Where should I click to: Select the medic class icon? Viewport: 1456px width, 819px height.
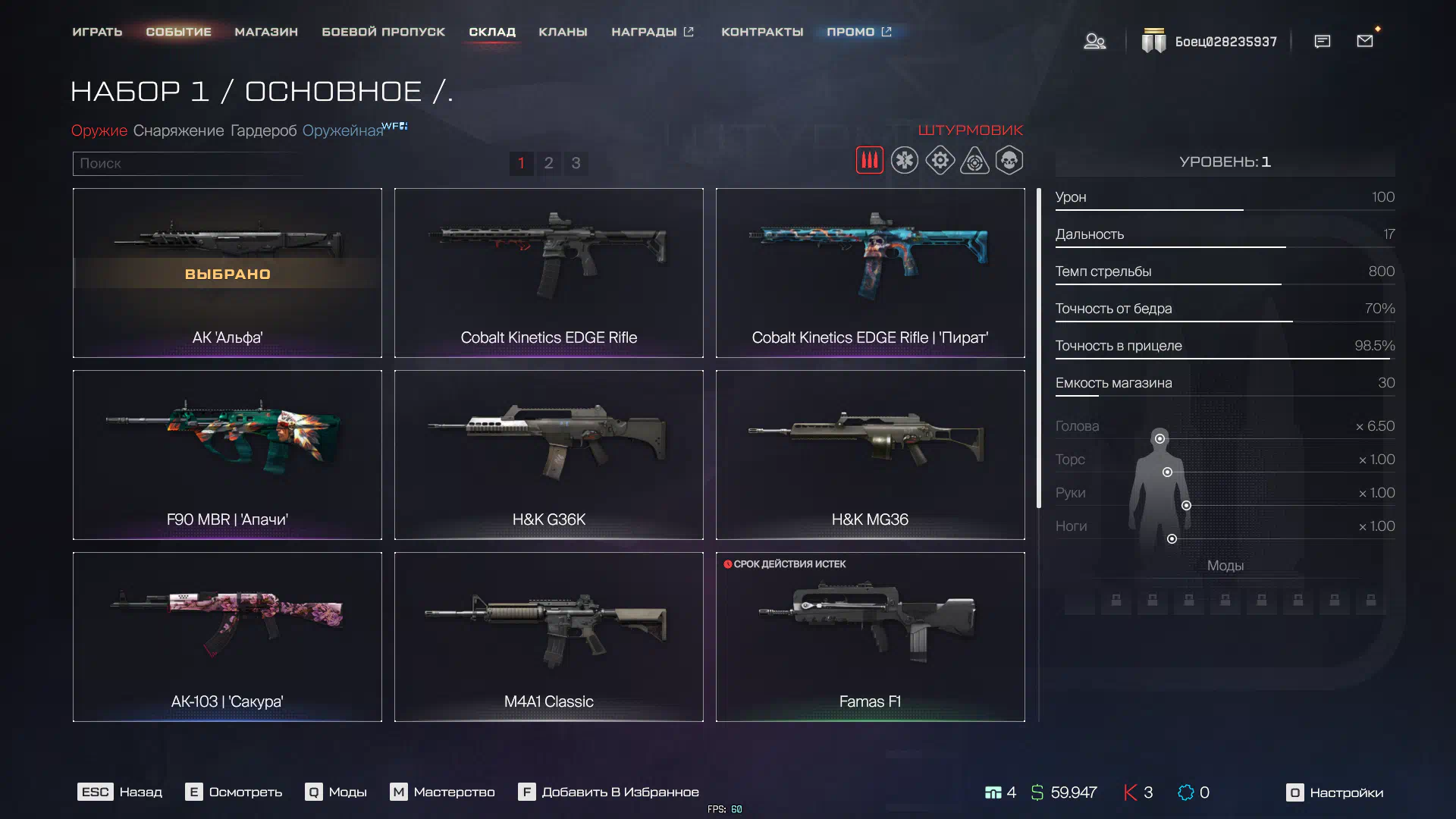point(904,161)
